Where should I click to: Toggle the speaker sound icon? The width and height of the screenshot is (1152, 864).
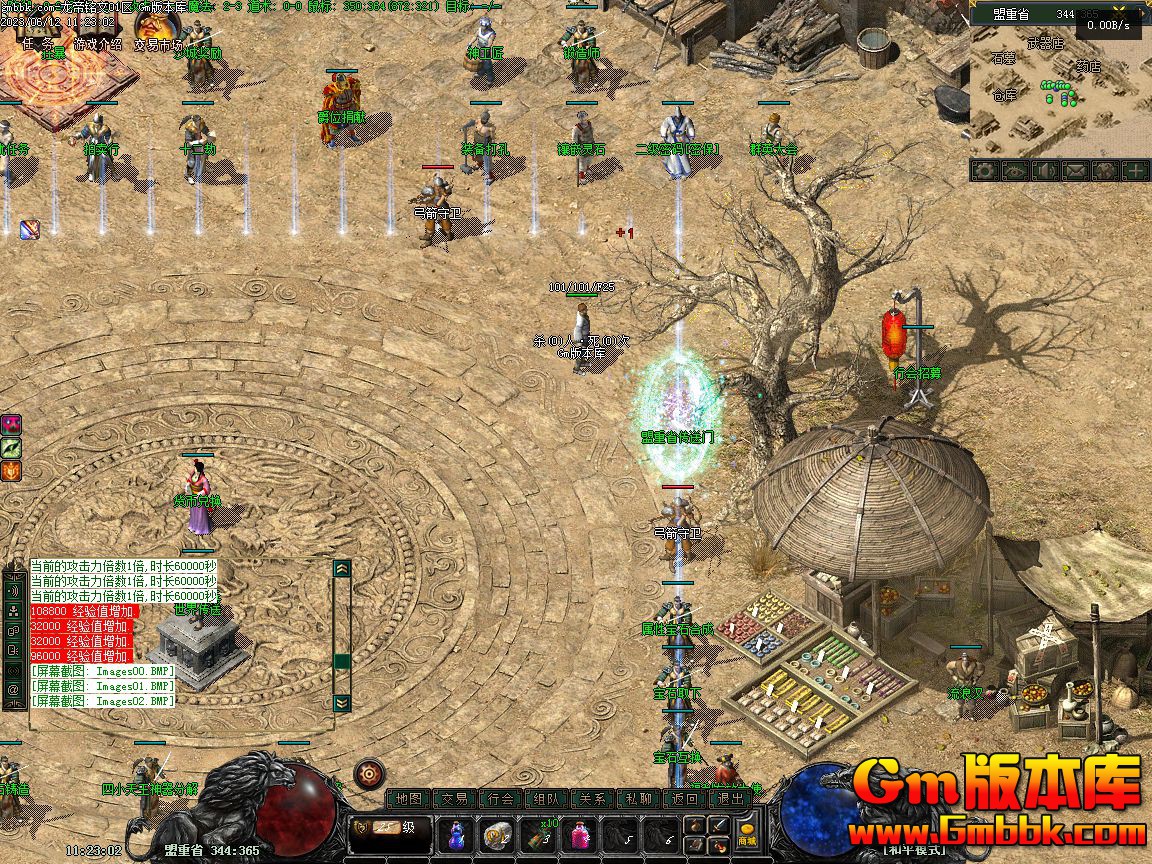1045,171
